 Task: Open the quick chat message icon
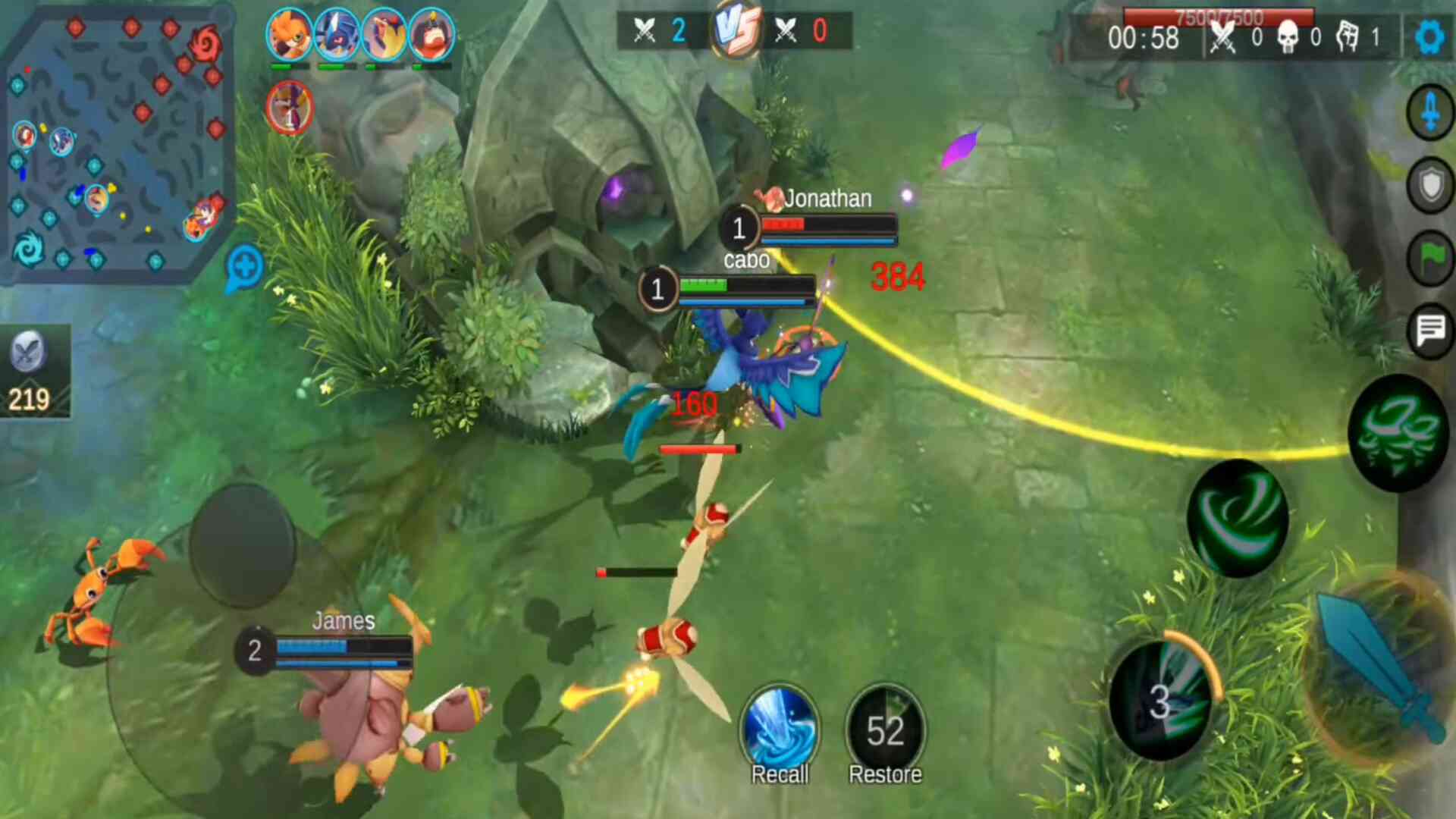coord(1430,330)
